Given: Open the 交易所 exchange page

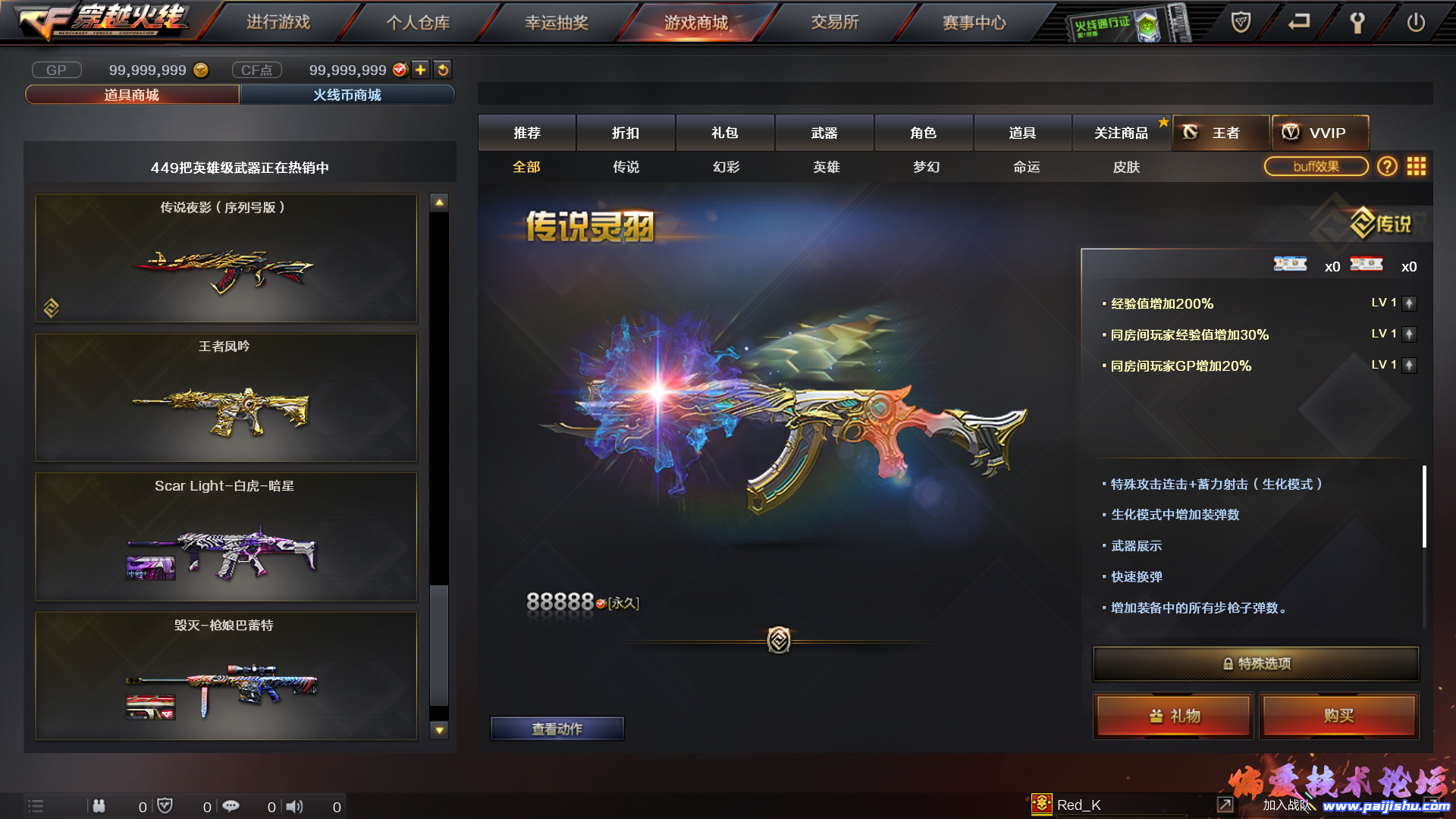Looking at the screenshot, I should coord(835,23).
